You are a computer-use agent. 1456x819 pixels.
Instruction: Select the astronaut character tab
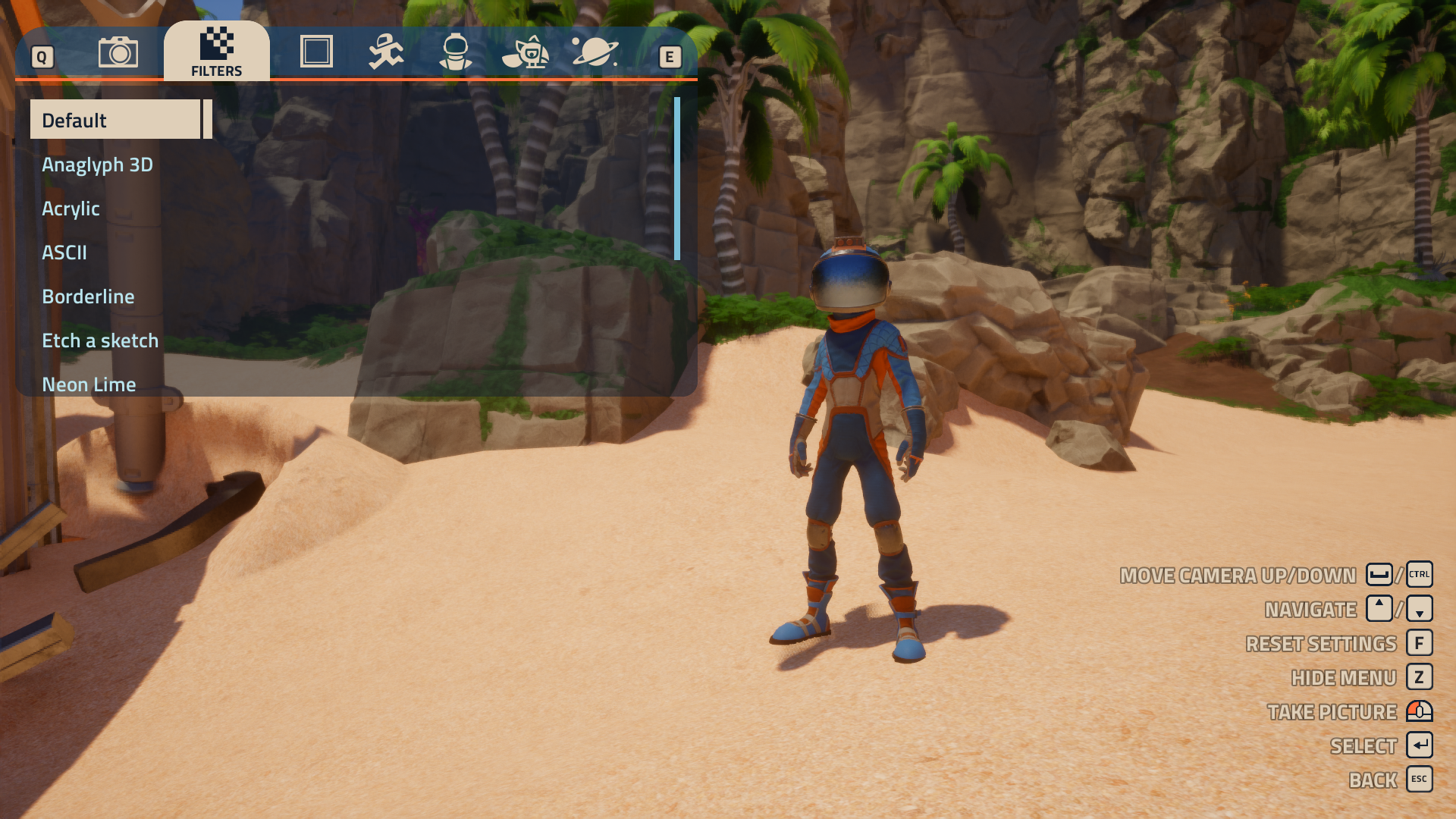(x=456, y=52)
